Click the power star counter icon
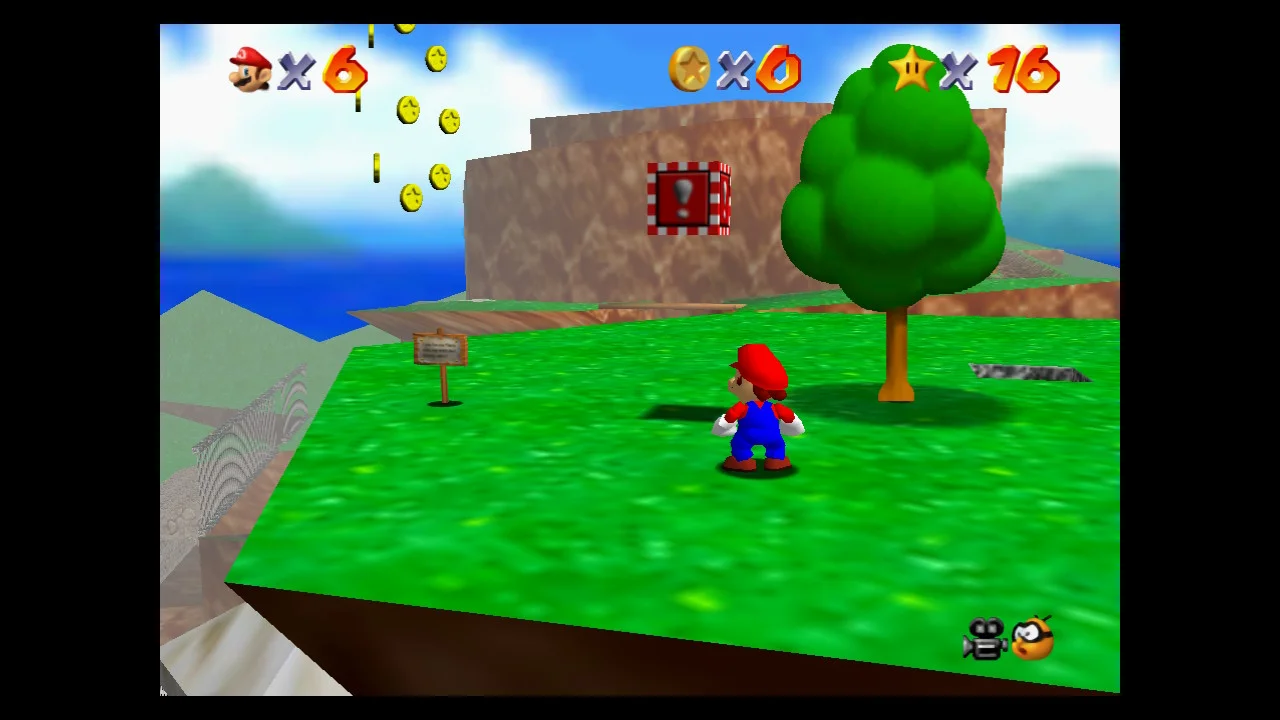 click(911, 70)
